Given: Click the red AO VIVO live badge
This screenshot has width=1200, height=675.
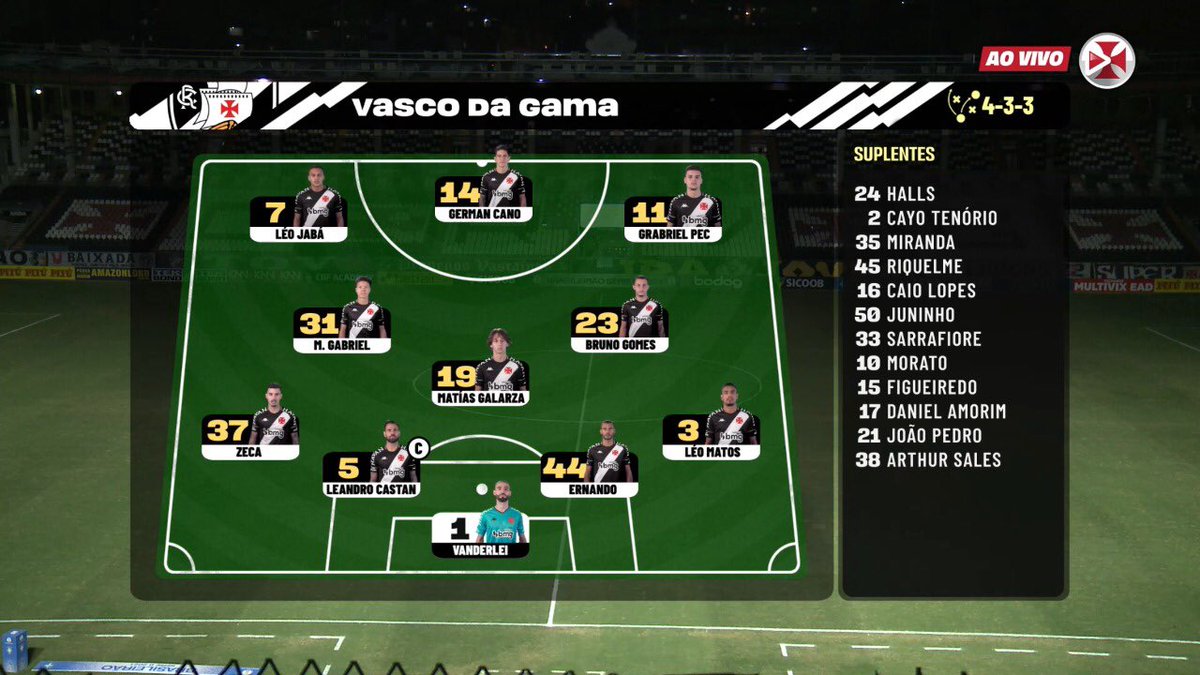Looking at the screenshot, I should pos(1024,58).
